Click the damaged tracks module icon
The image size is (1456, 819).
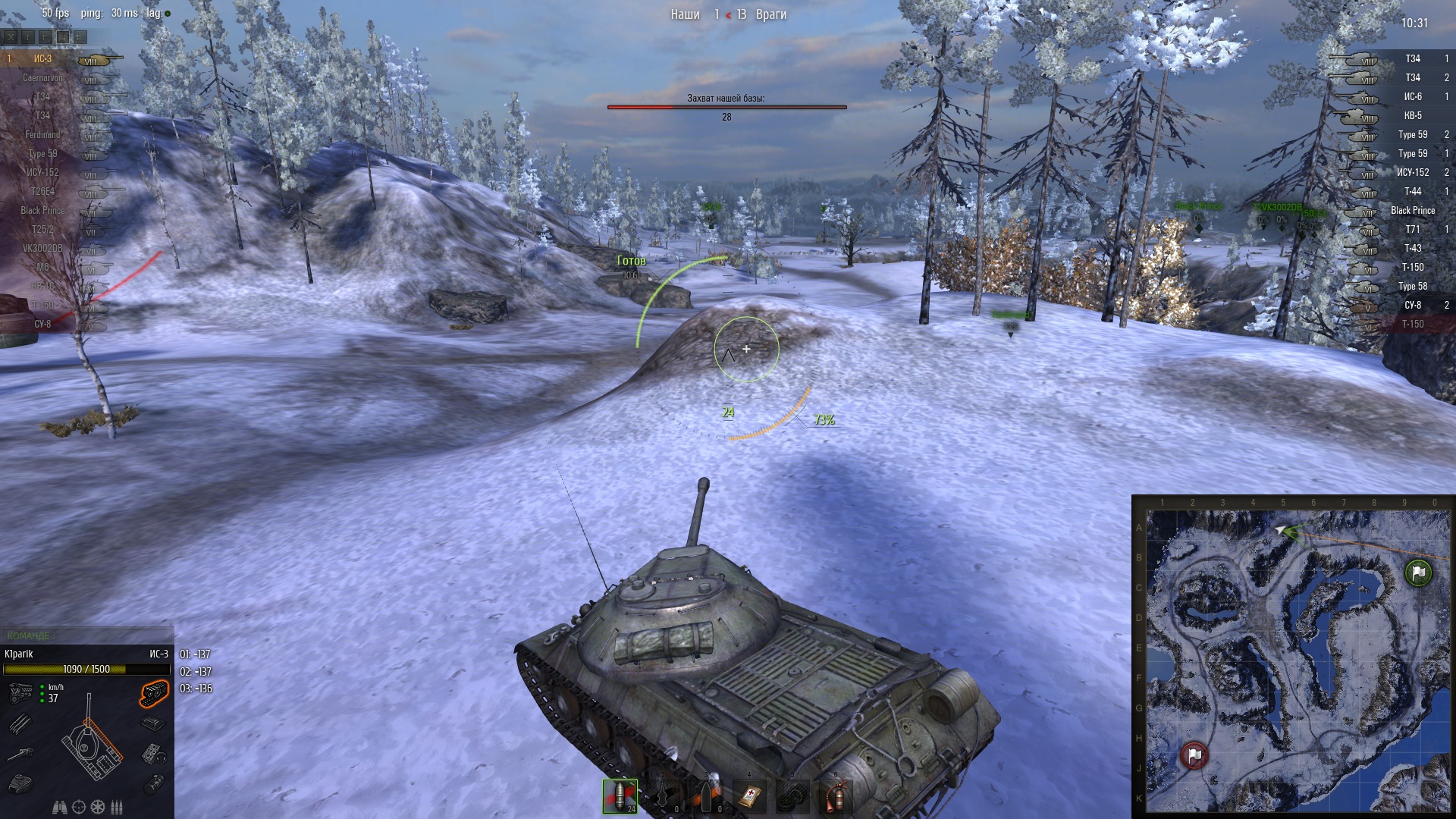click(x=153, y=693)
